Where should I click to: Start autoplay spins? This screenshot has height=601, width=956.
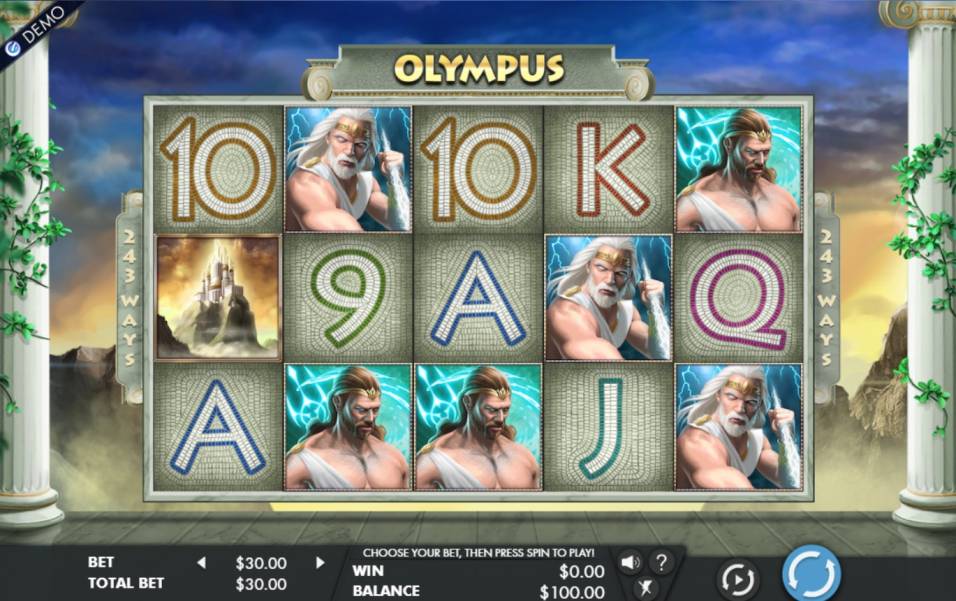(738, 578)
